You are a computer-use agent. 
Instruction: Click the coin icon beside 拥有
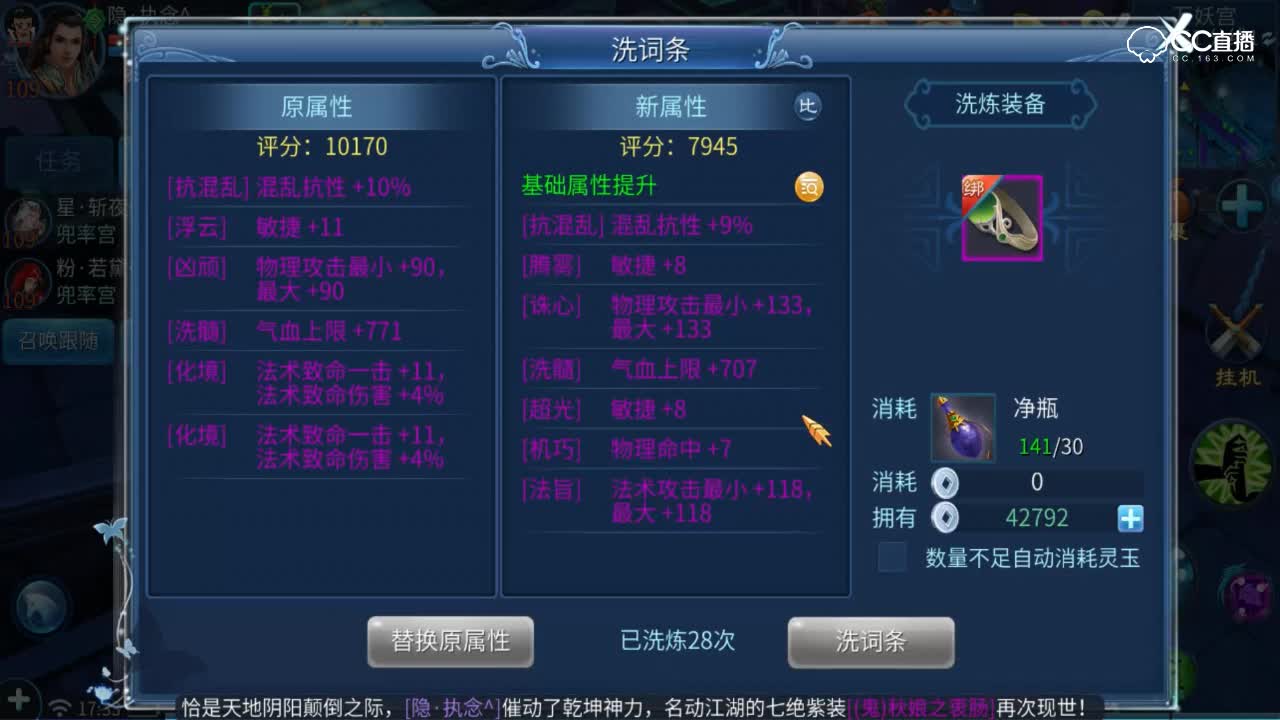(x=943, y=518)
